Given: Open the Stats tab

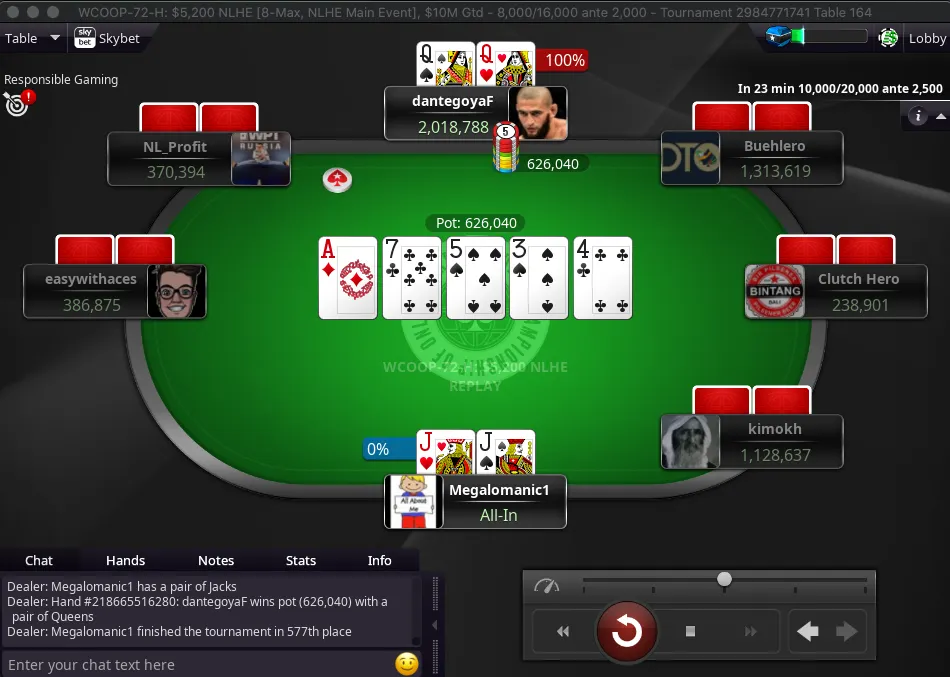Looking at the screenshot, I should 301,560.
